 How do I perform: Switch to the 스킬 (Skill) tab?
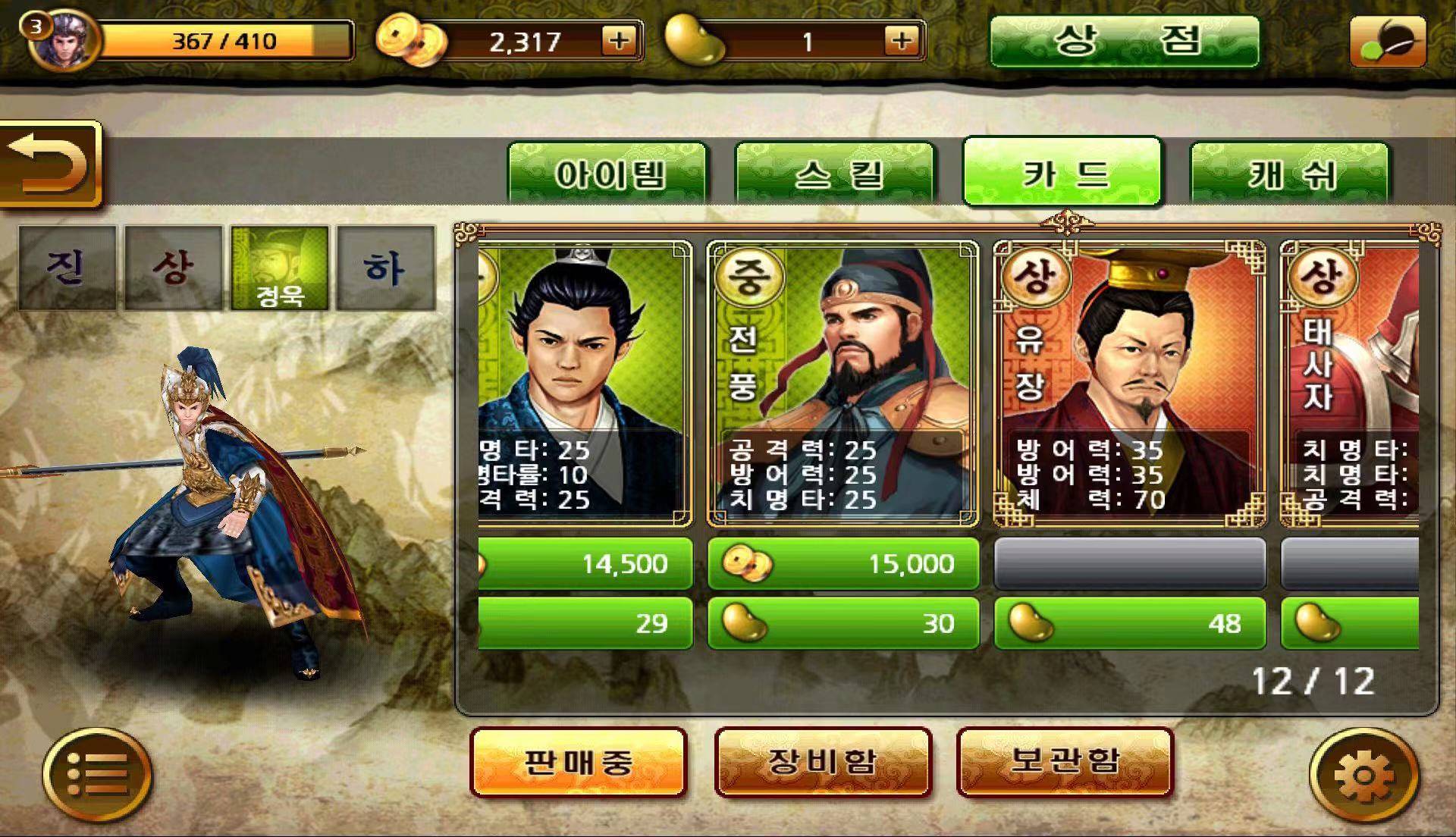(x=835, y=174)
